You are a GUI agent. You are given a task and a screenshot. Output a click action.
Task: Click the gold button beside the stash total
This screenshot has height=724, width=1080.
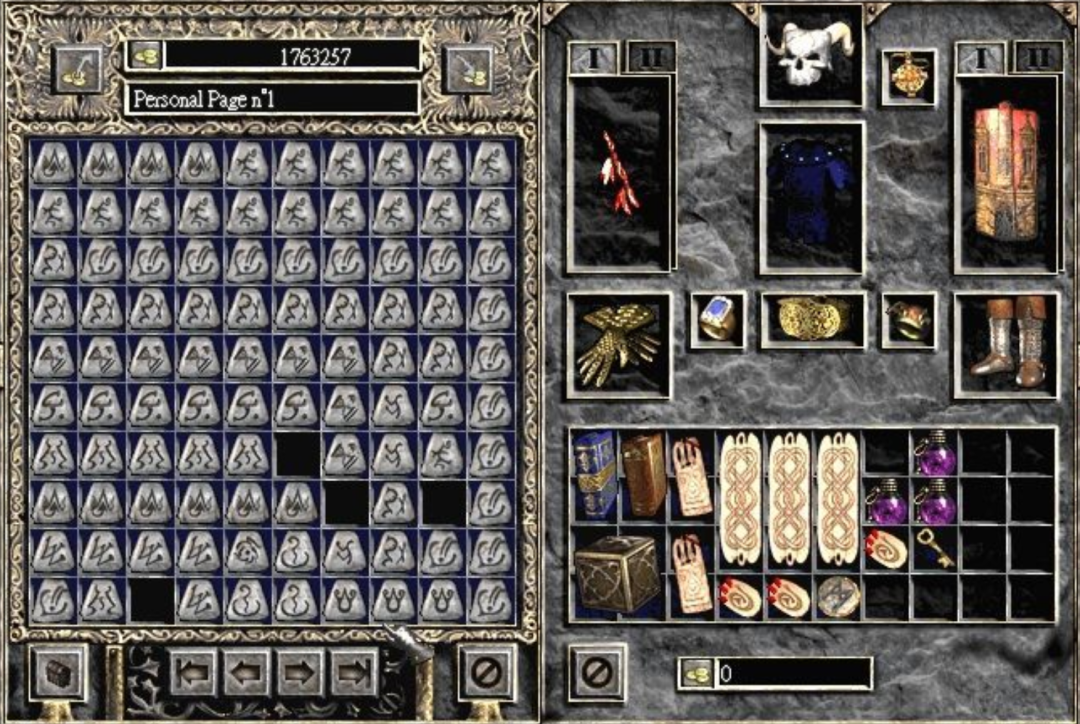coord(144,55)
